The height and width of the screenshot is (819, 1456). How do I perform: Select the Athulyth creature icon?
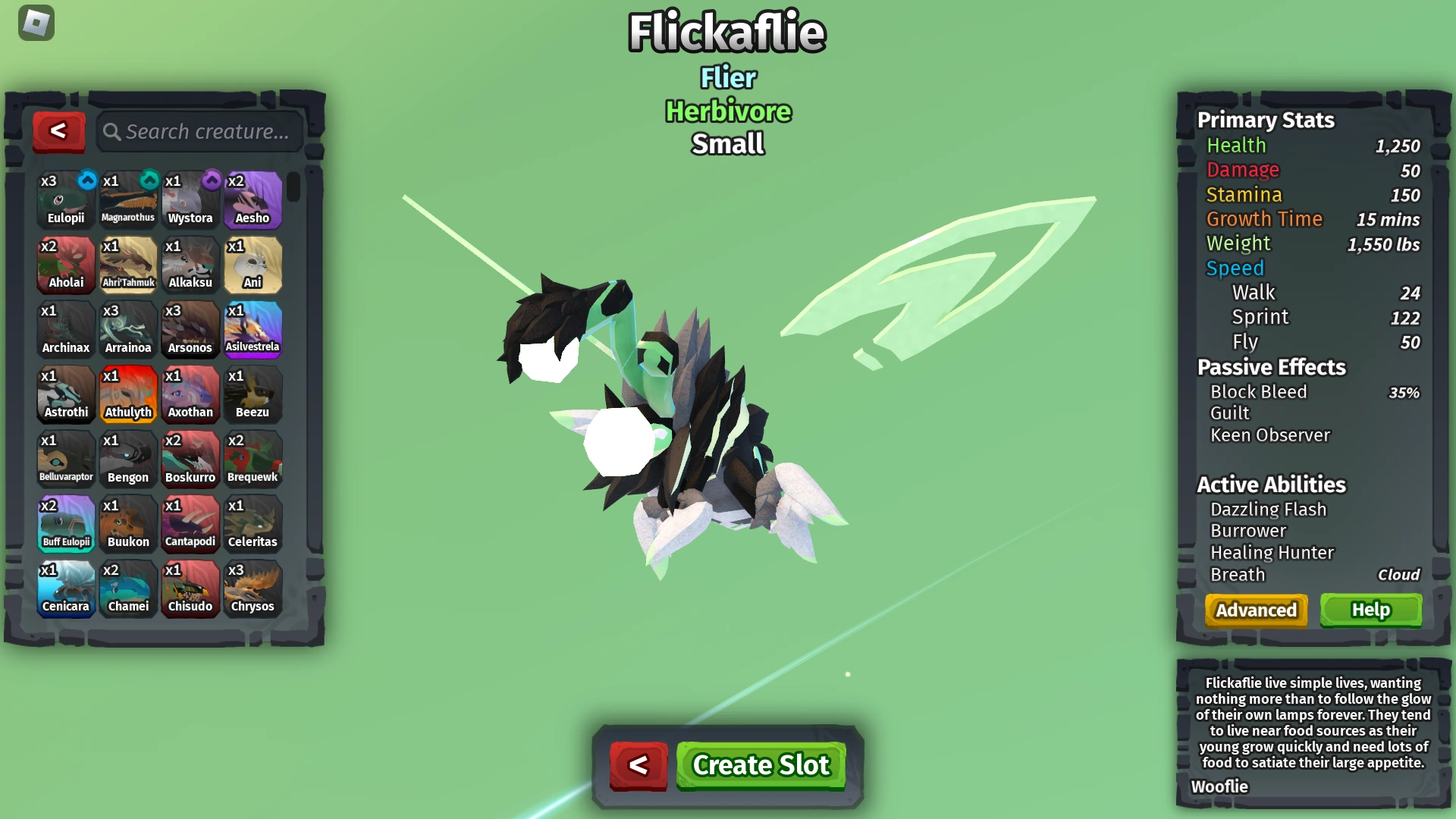[x=128, y=394]
